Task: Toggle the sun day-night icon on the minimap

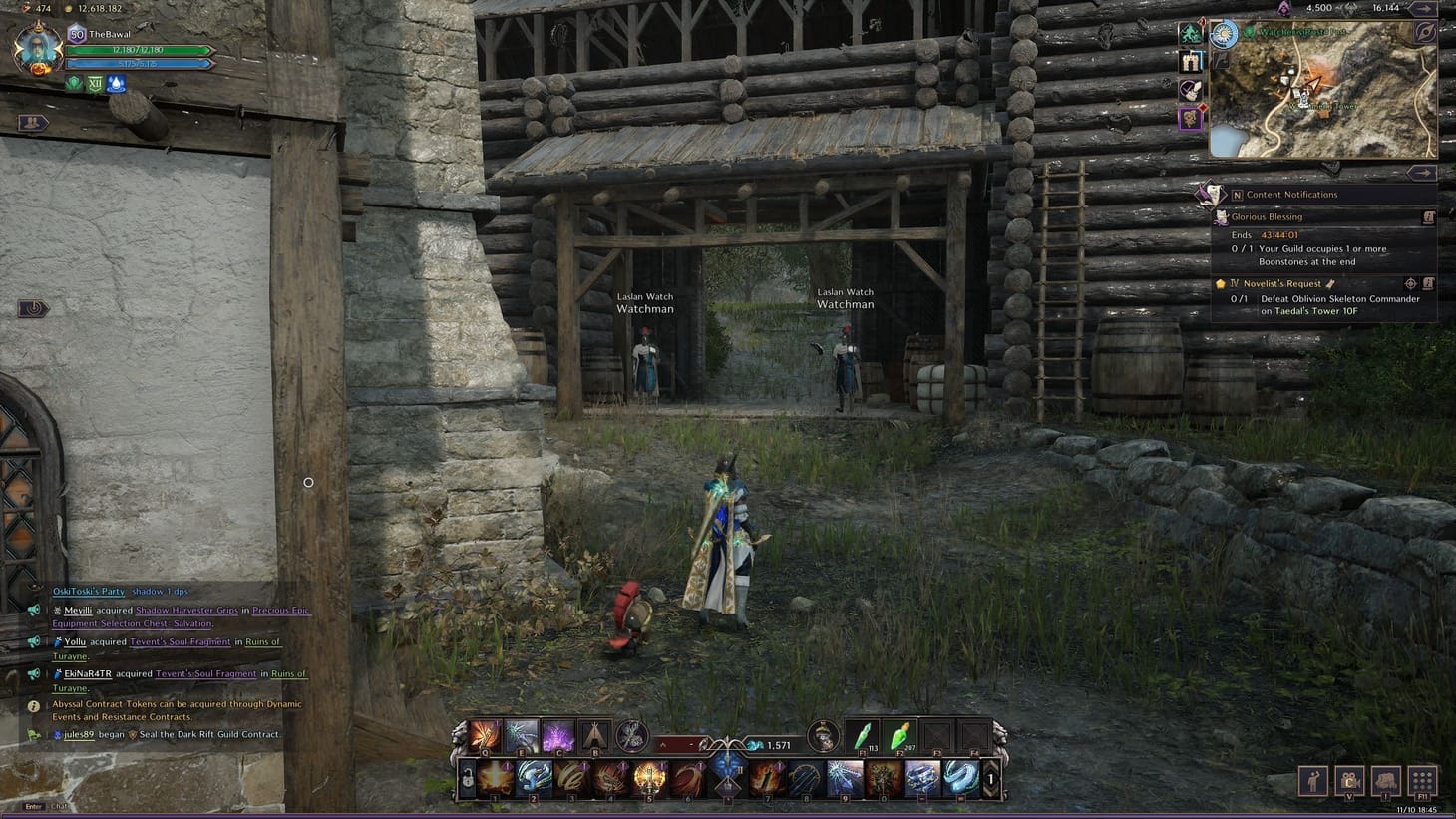Action: 1223,34
